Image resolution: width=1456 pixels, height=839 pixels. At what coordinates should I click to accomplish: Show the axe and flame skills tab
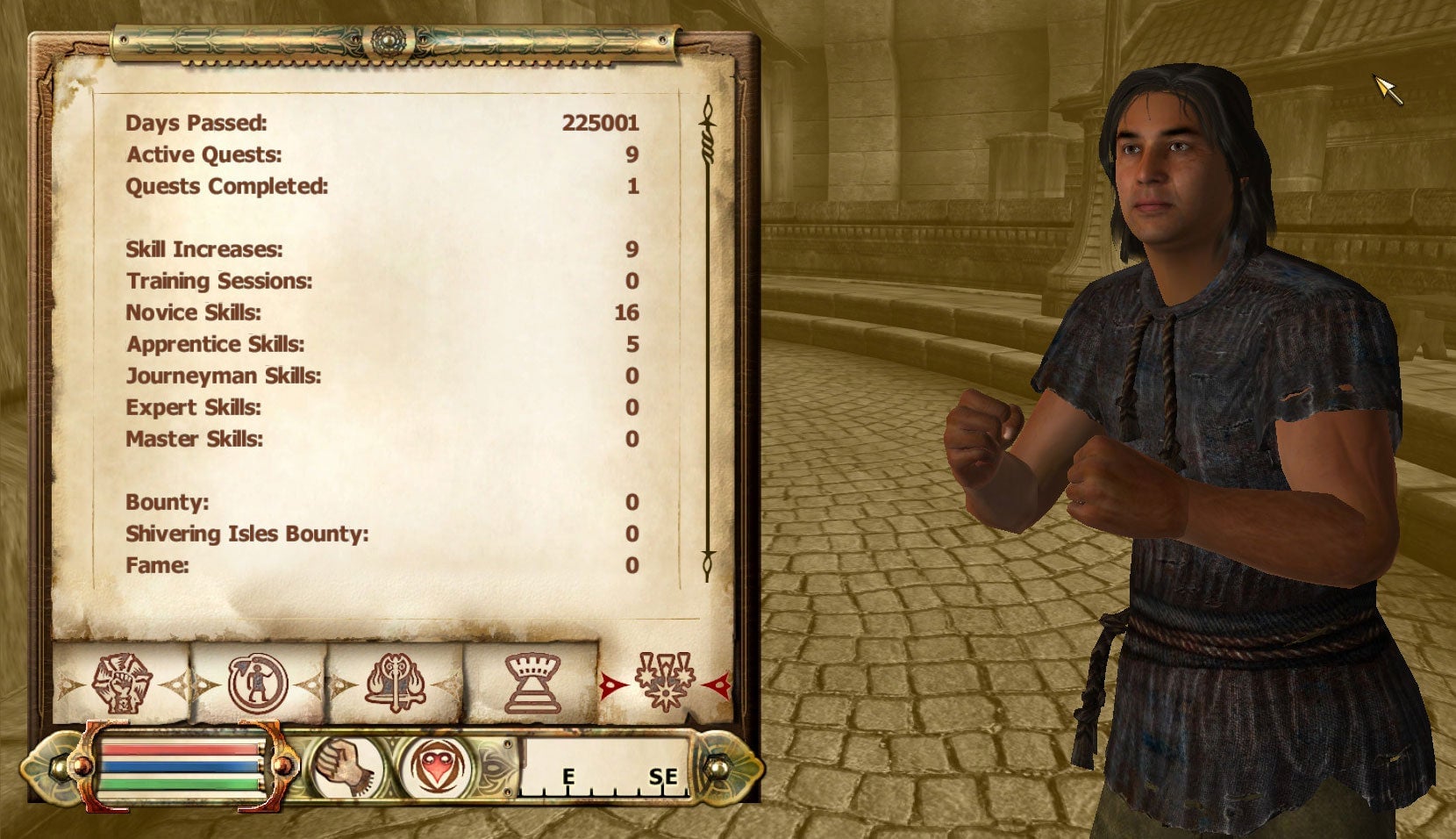(x=396, y=682)
